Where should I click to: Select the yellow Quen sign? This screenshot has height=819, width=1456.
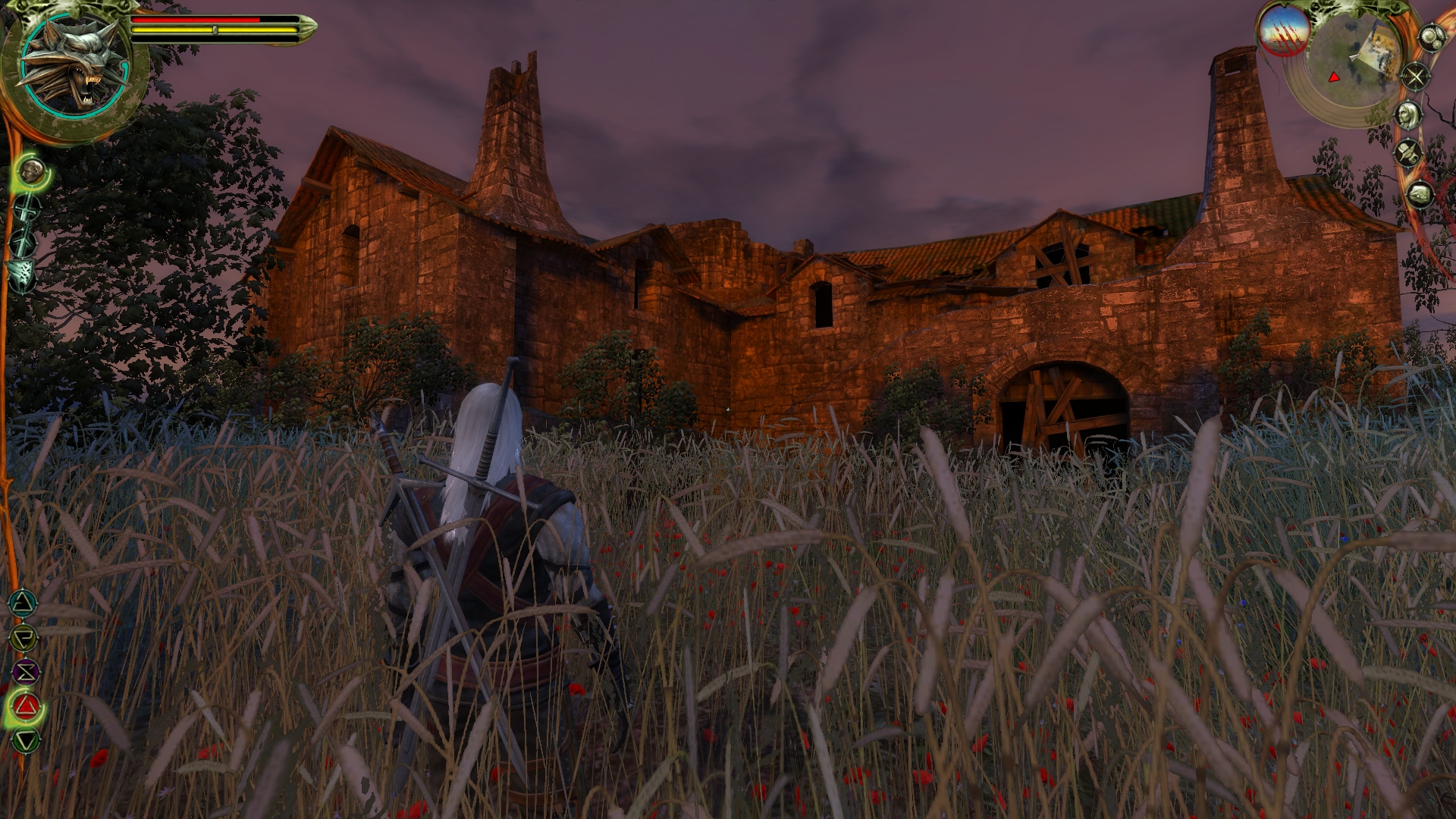click(x=24, y=638)
